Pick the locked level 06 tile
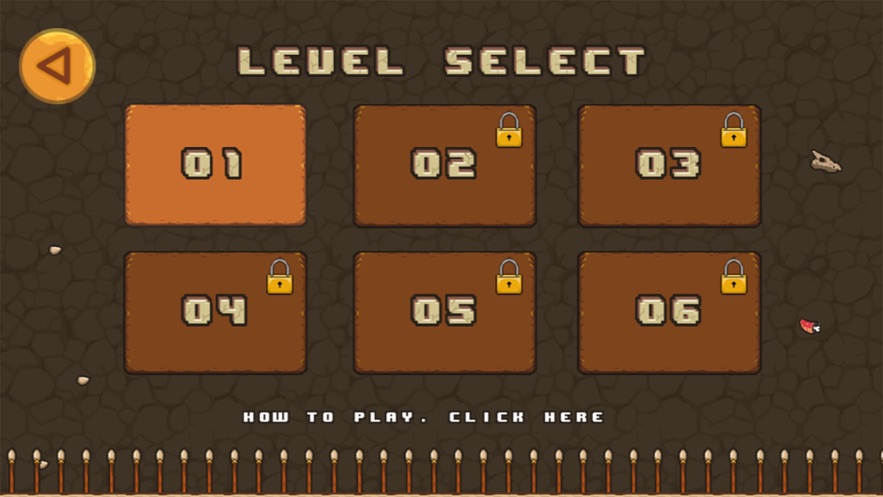The image size is (883, 497). click(x=668, y=313)
